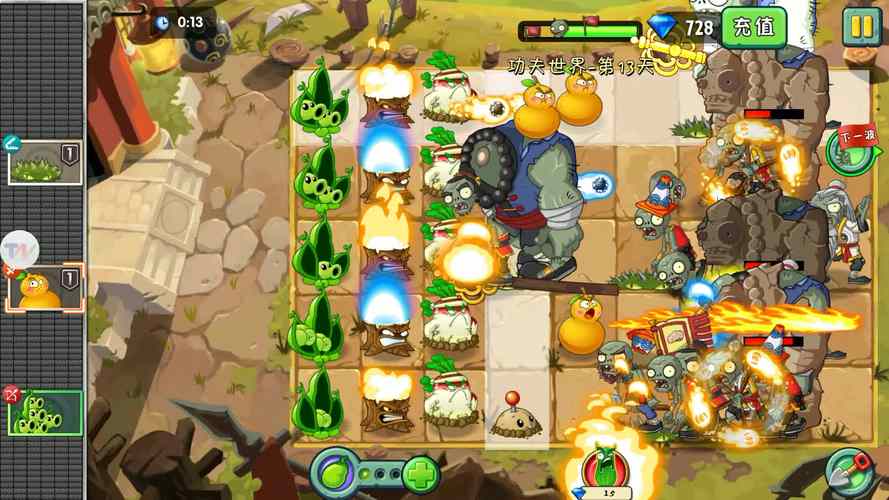
Task: Select the Spikeweed seed packet
Action: coord(45,162)
